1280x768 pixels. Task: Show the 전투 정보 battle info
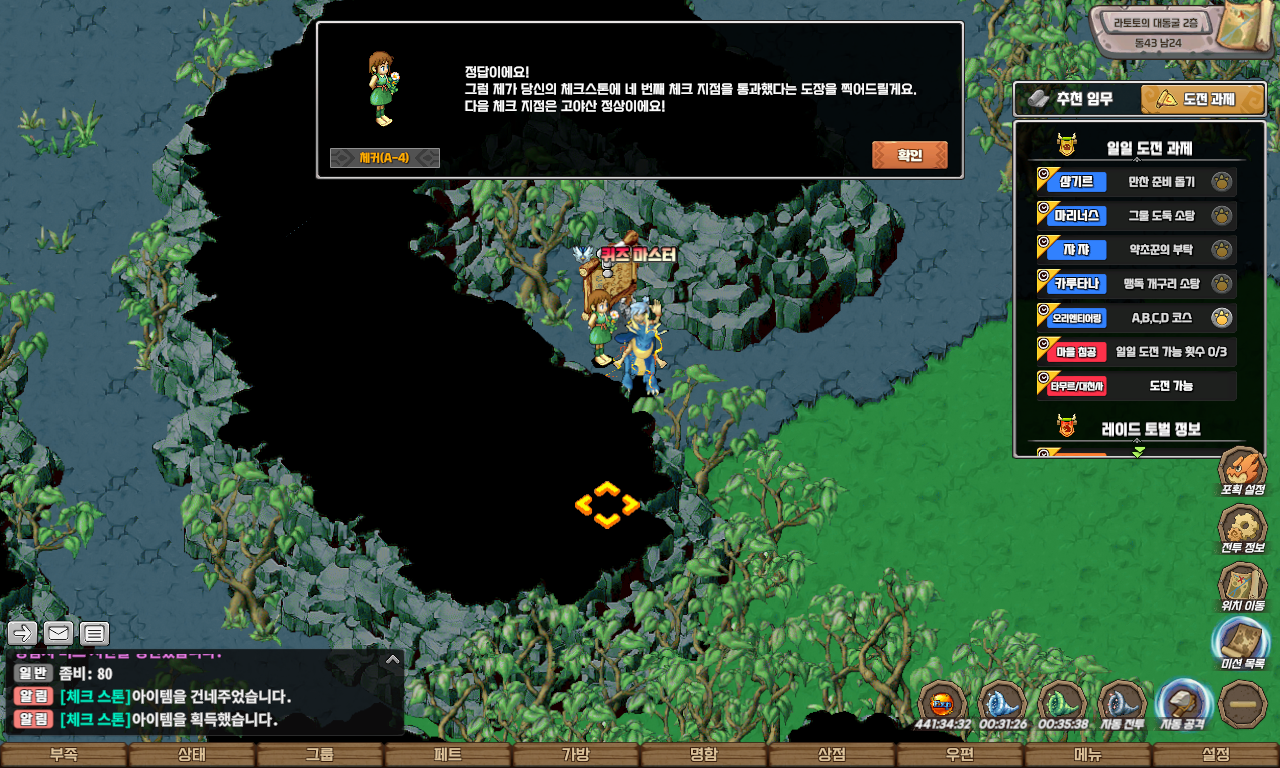coord(1242,530)
